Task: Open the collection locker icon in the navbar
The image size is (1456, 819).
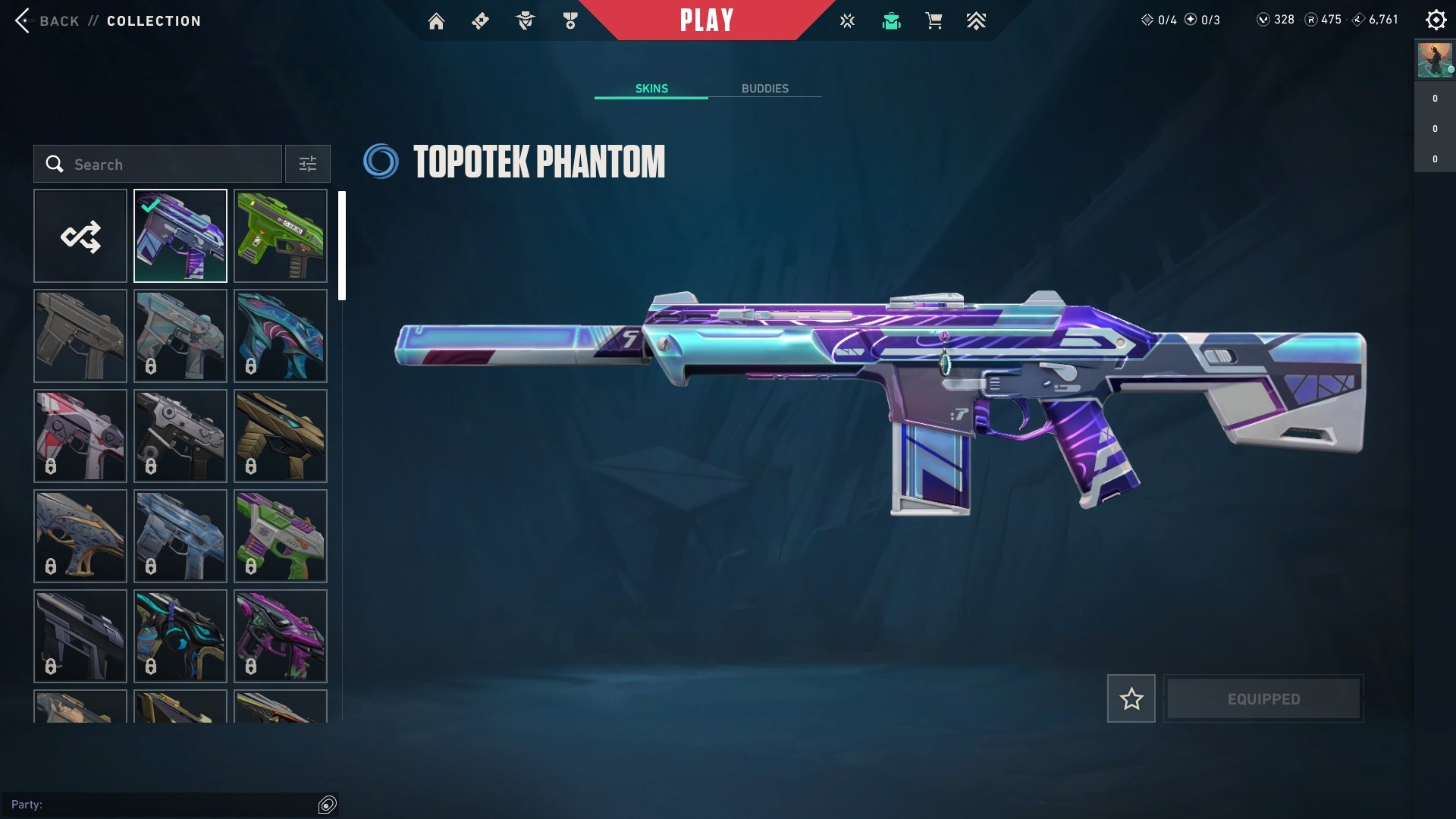Action: 891,21
